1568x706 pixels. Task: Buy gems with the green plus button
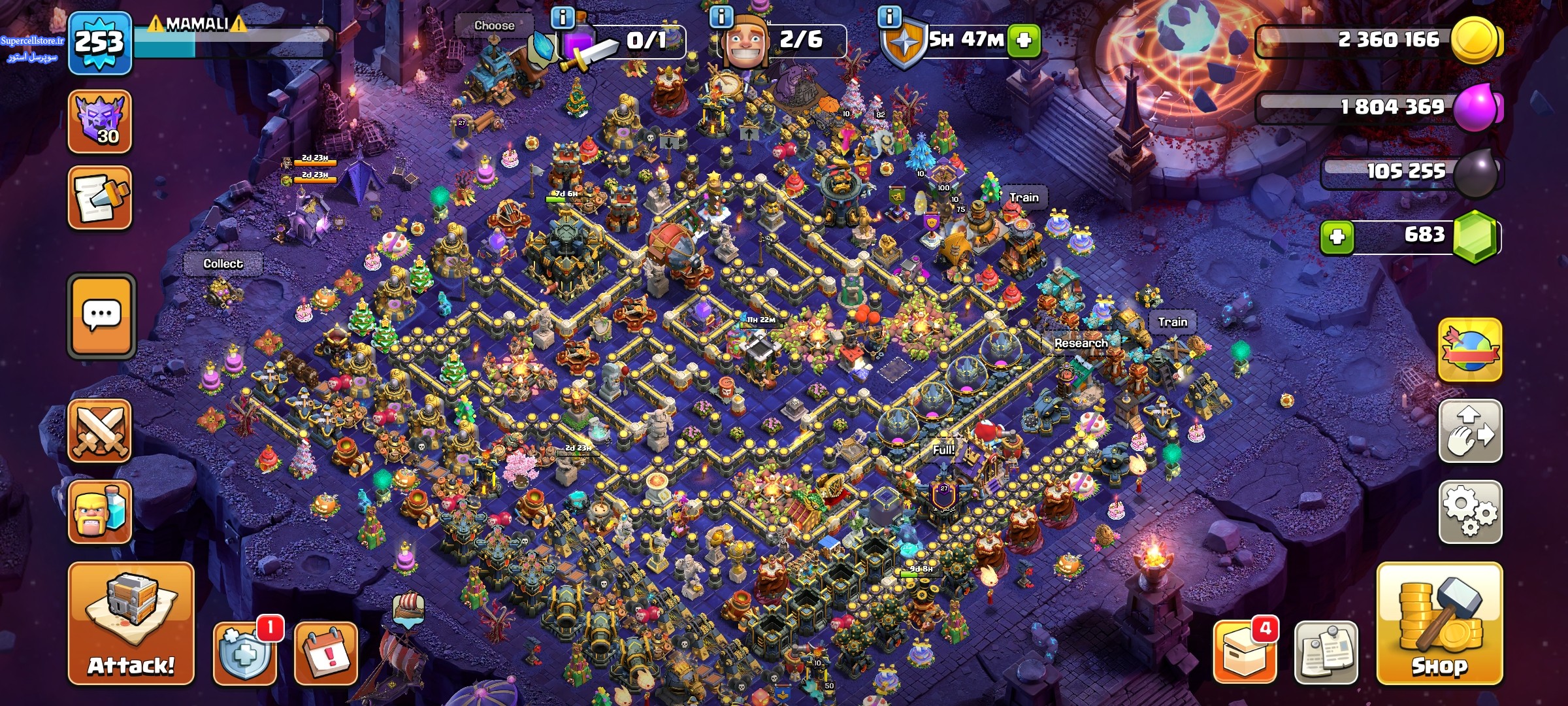(1337, 237)
